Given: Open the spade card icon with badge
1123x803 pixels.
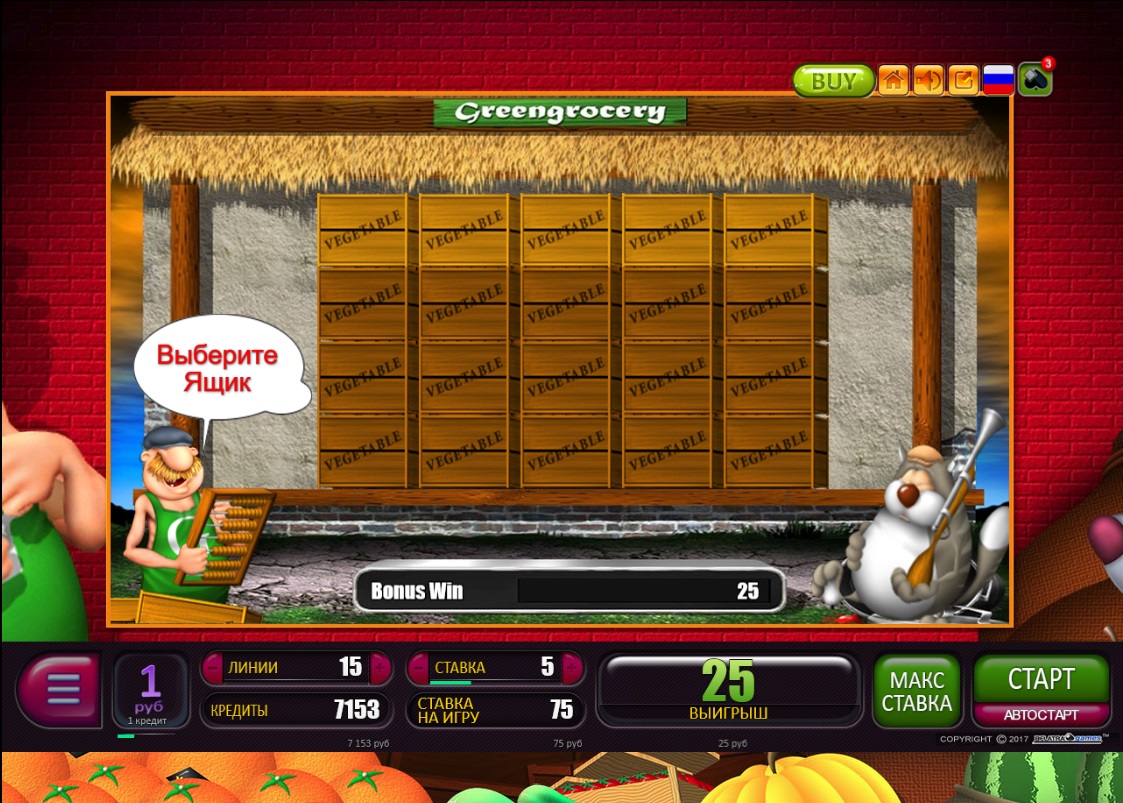Looking at the screenshot, I should 1034,79.
